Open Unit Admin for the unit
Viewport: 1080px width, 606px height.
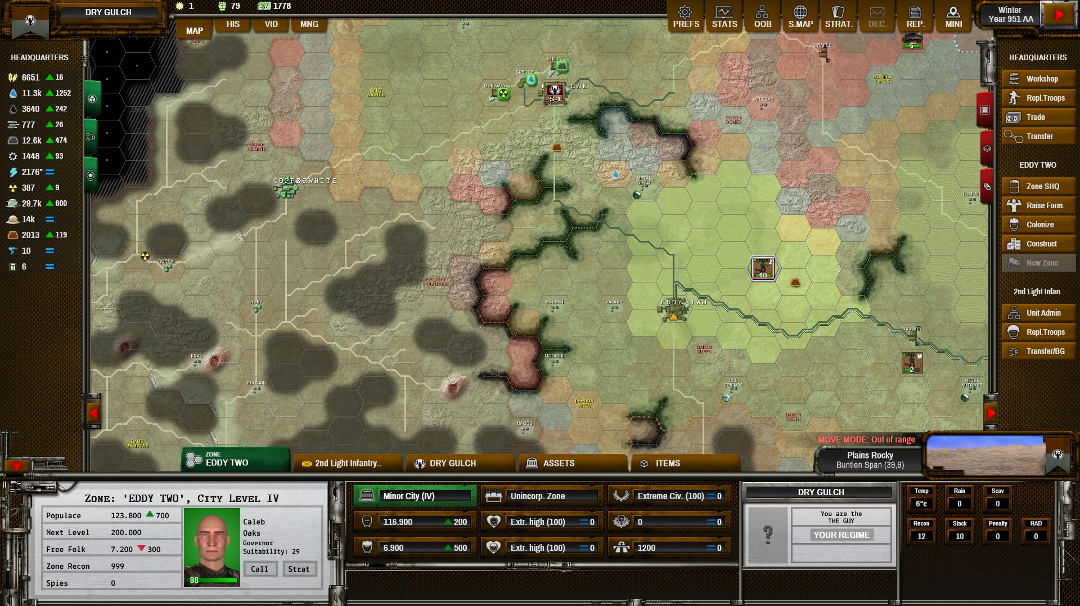tap(1041, 313)
